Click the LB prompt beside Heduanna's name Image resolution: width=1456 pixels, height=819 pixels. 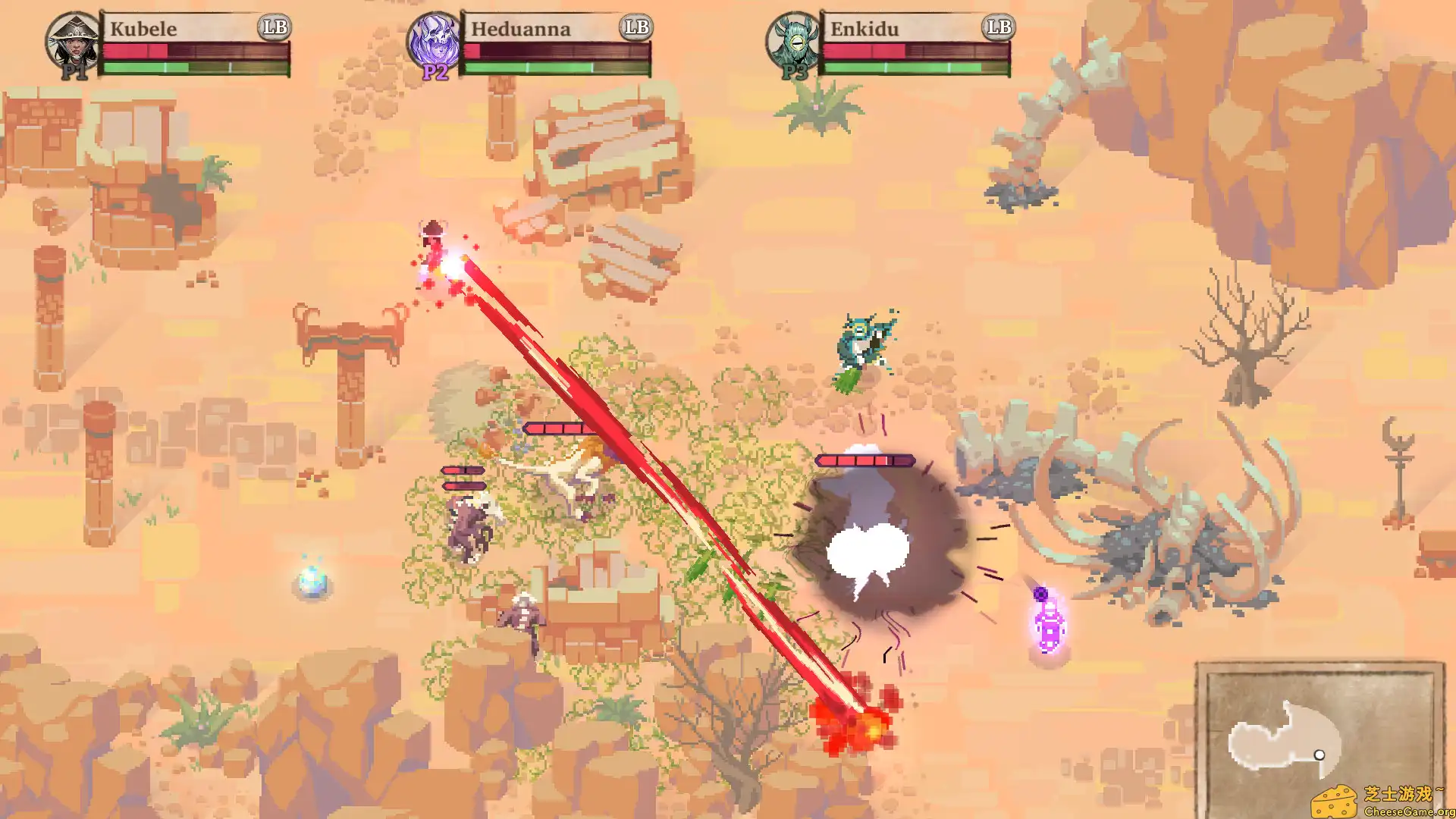click(x=637, y=29)
